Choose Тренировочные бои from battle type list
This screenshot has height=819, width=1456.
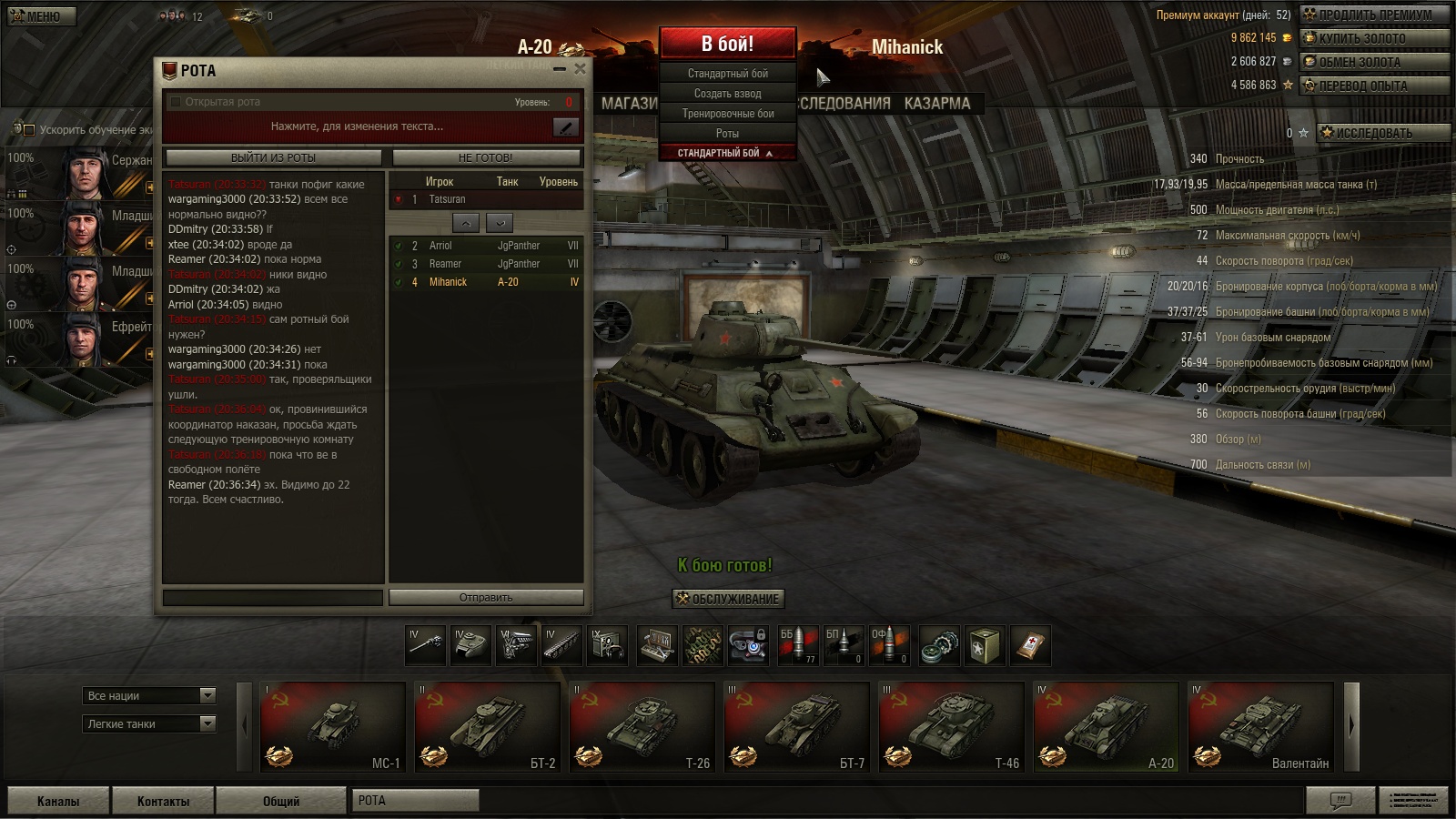click(728, 114)
